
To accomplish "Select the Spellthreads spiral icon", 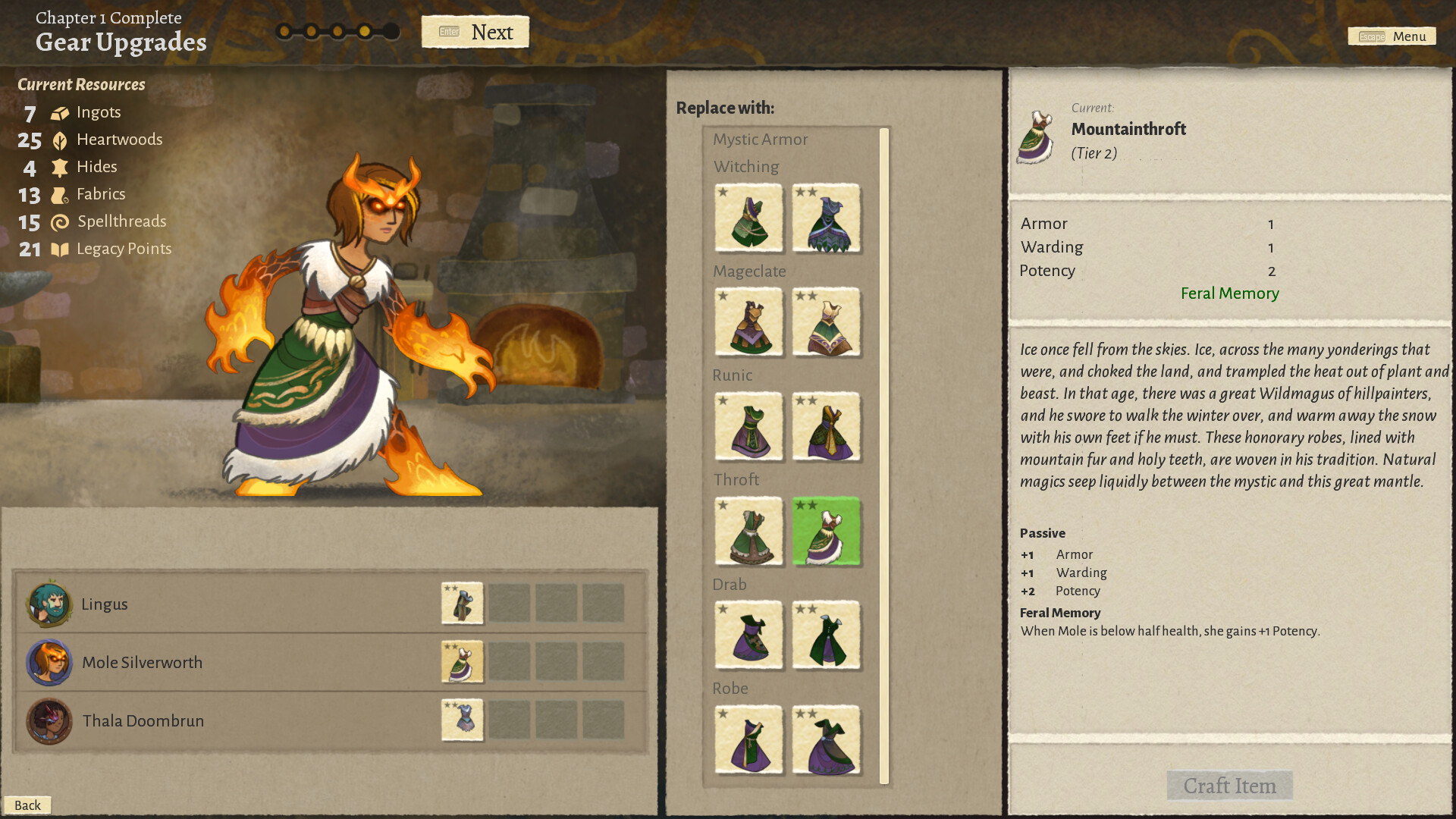I will coord(59,221).
